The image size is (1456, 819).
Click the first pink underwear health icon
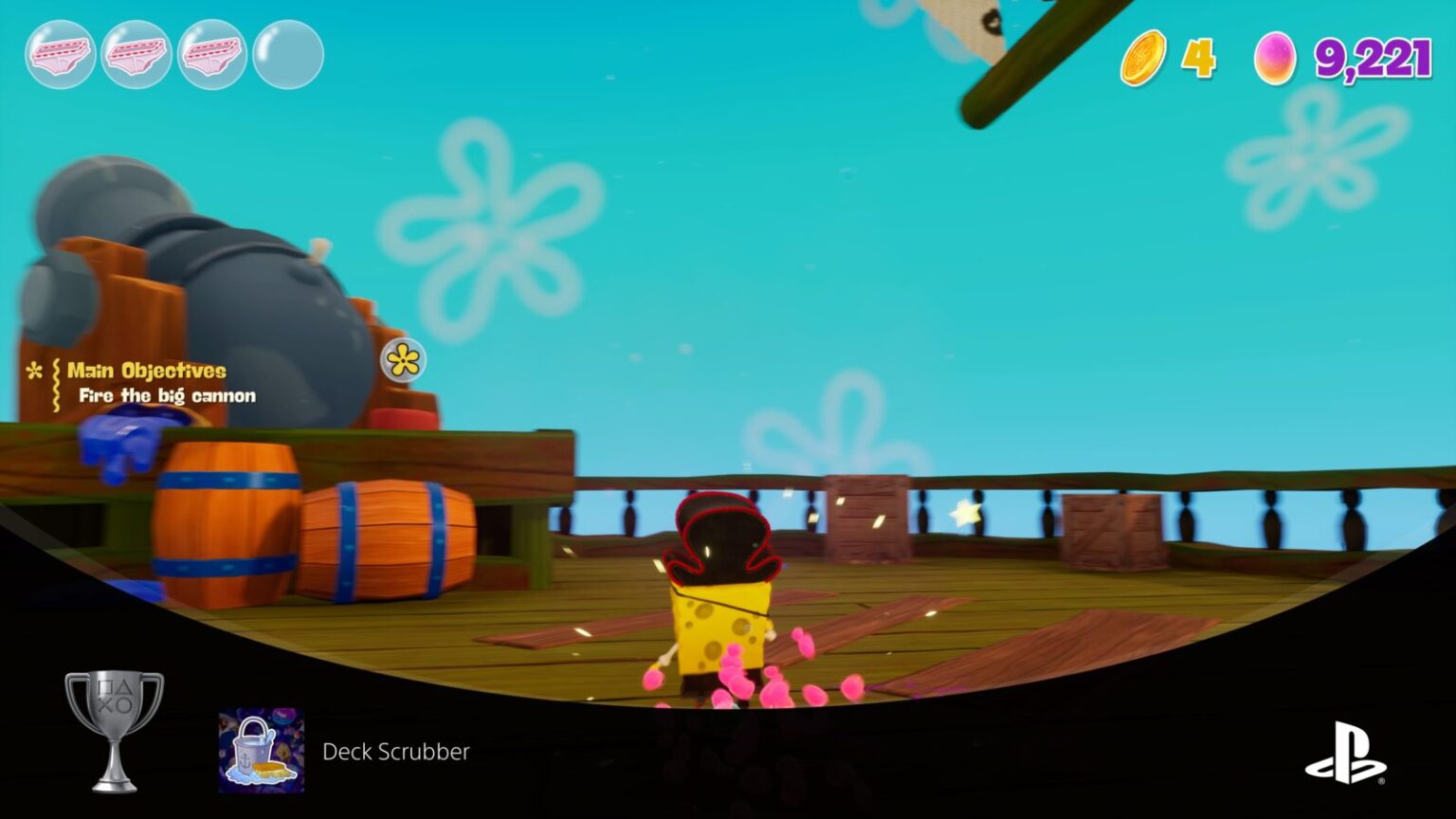click(60, 54)
